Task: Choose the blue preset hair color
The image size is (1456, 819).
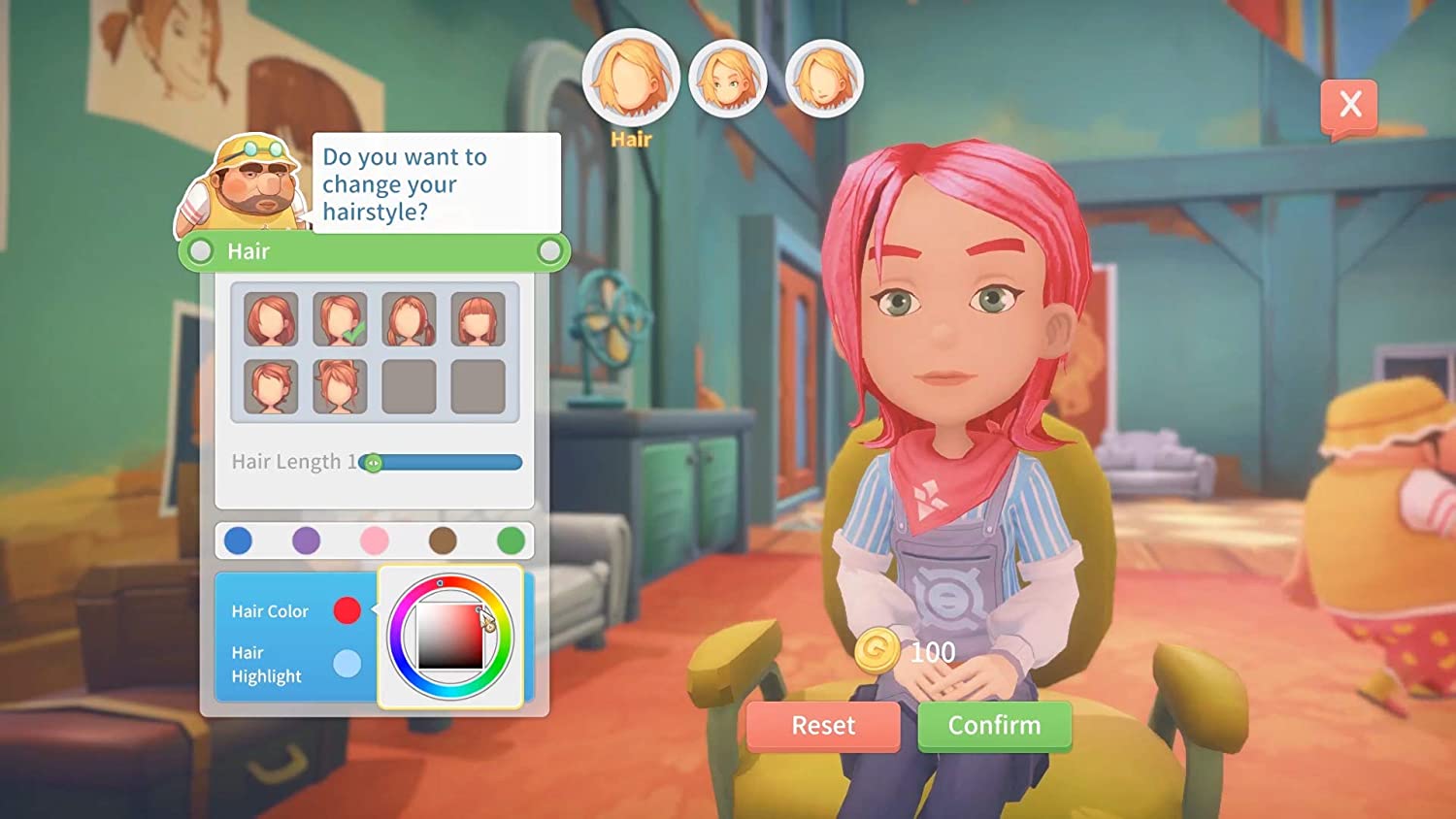Action: (238, 541)
